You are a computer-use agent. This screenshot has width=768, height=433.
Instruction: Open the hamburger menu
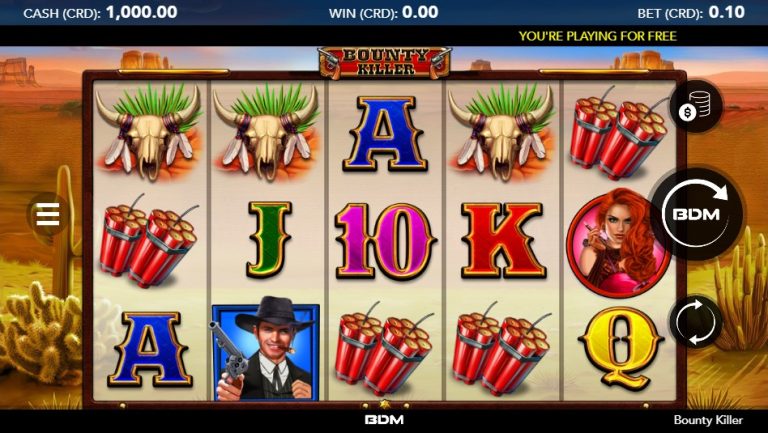point(48,215)
